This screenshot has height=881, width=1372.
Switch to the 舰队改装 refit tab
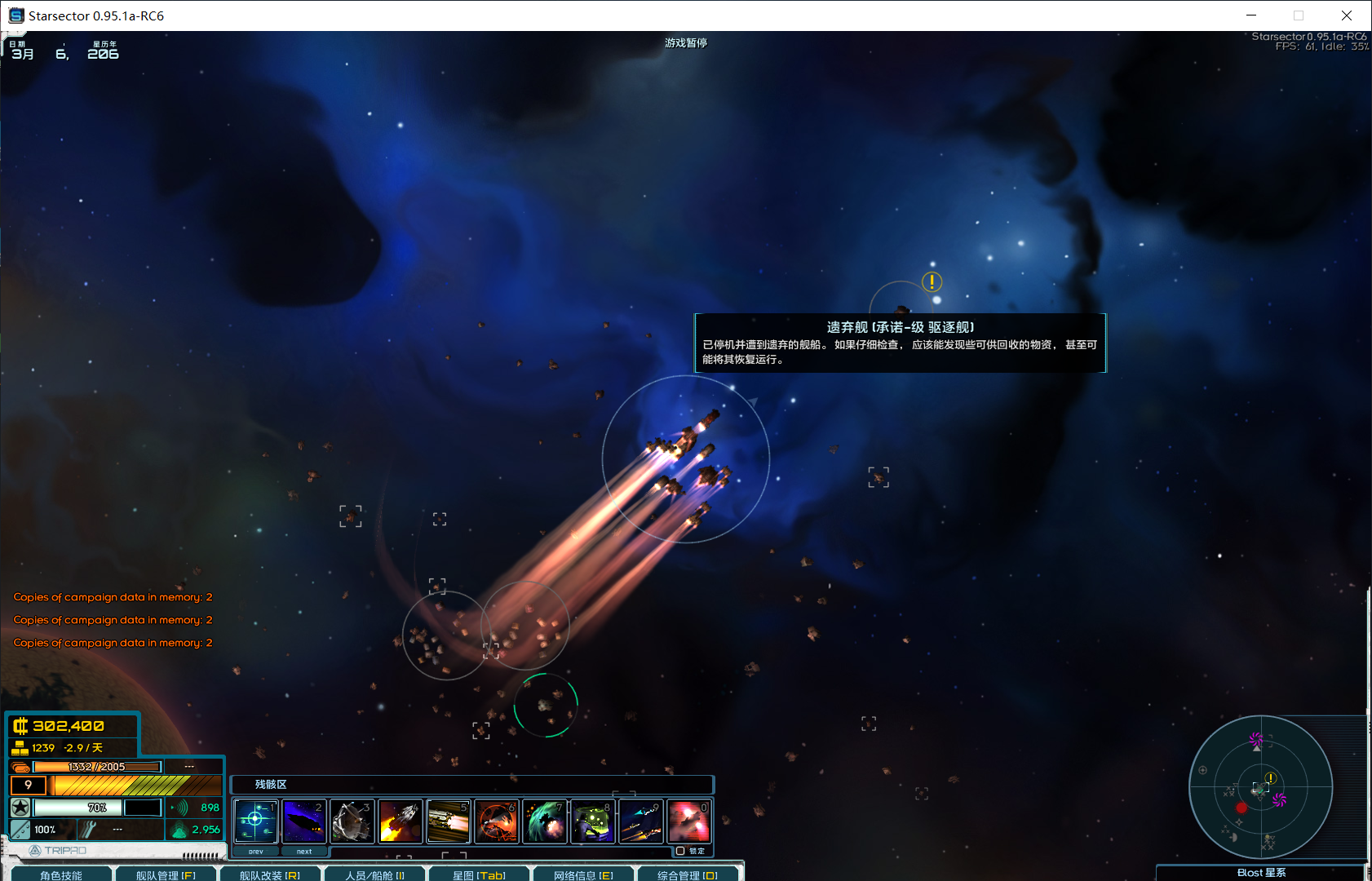click(269, 874)
